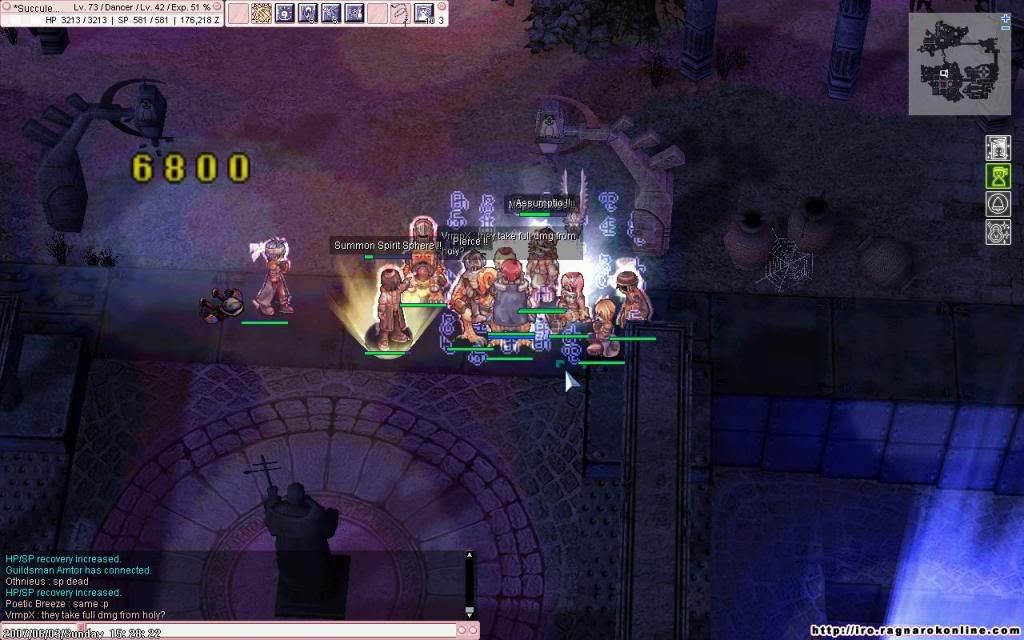Zoom out the minimap with minus button

(1005, 29)
